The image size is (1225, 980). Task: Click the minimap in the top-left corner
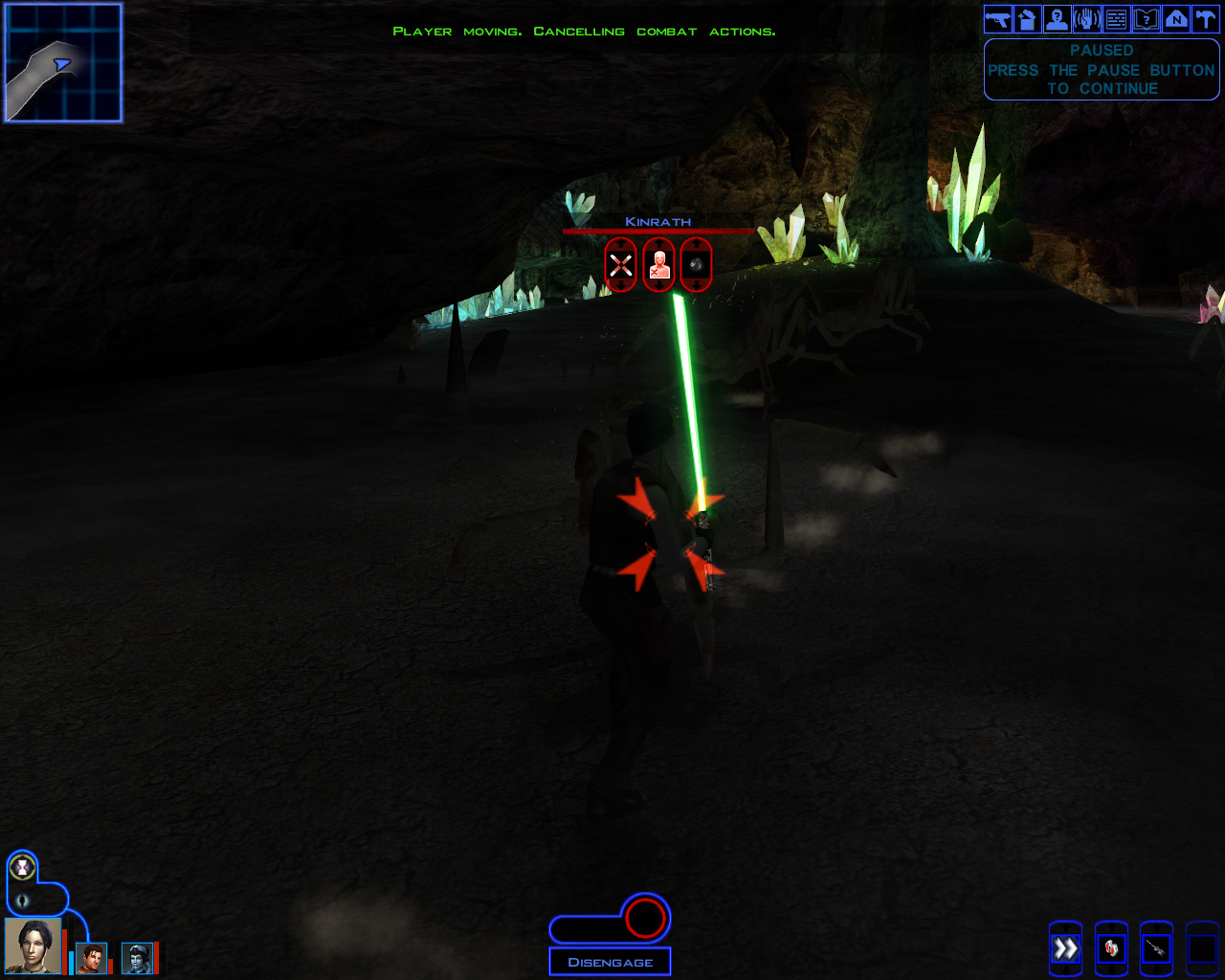point(62,62)
